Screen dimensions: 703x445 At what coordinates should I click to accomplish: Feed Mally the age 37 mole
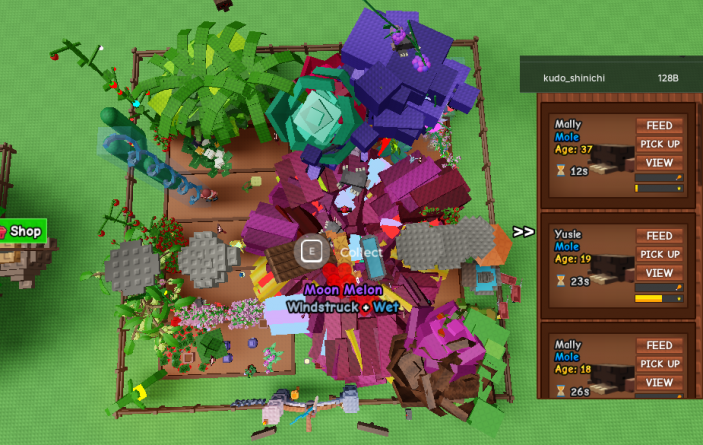point(660,126)
